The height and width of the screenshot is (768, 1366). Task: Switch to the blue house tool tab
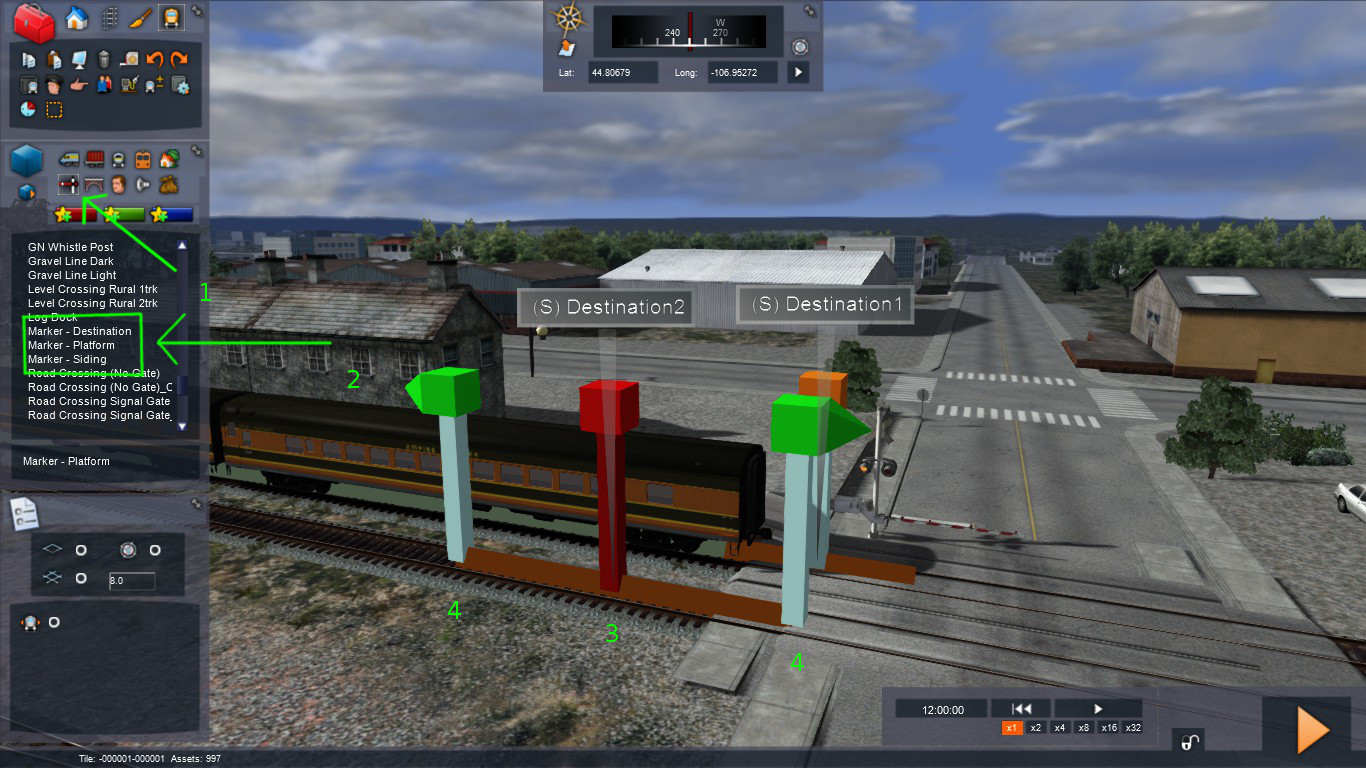76,17
